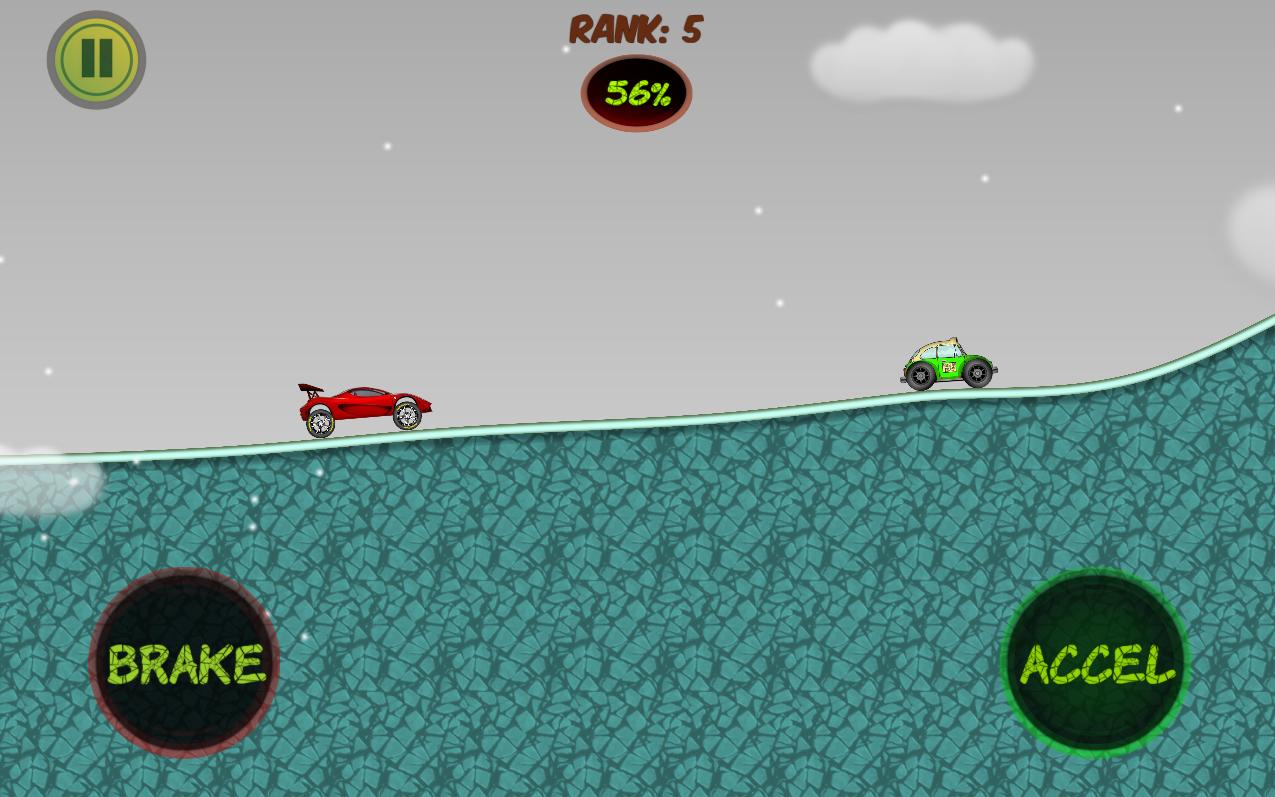1275x797 pixels.
Task: Hit the BRAKE pedal button
Action: pyautogui.click(x=184, y=663)
